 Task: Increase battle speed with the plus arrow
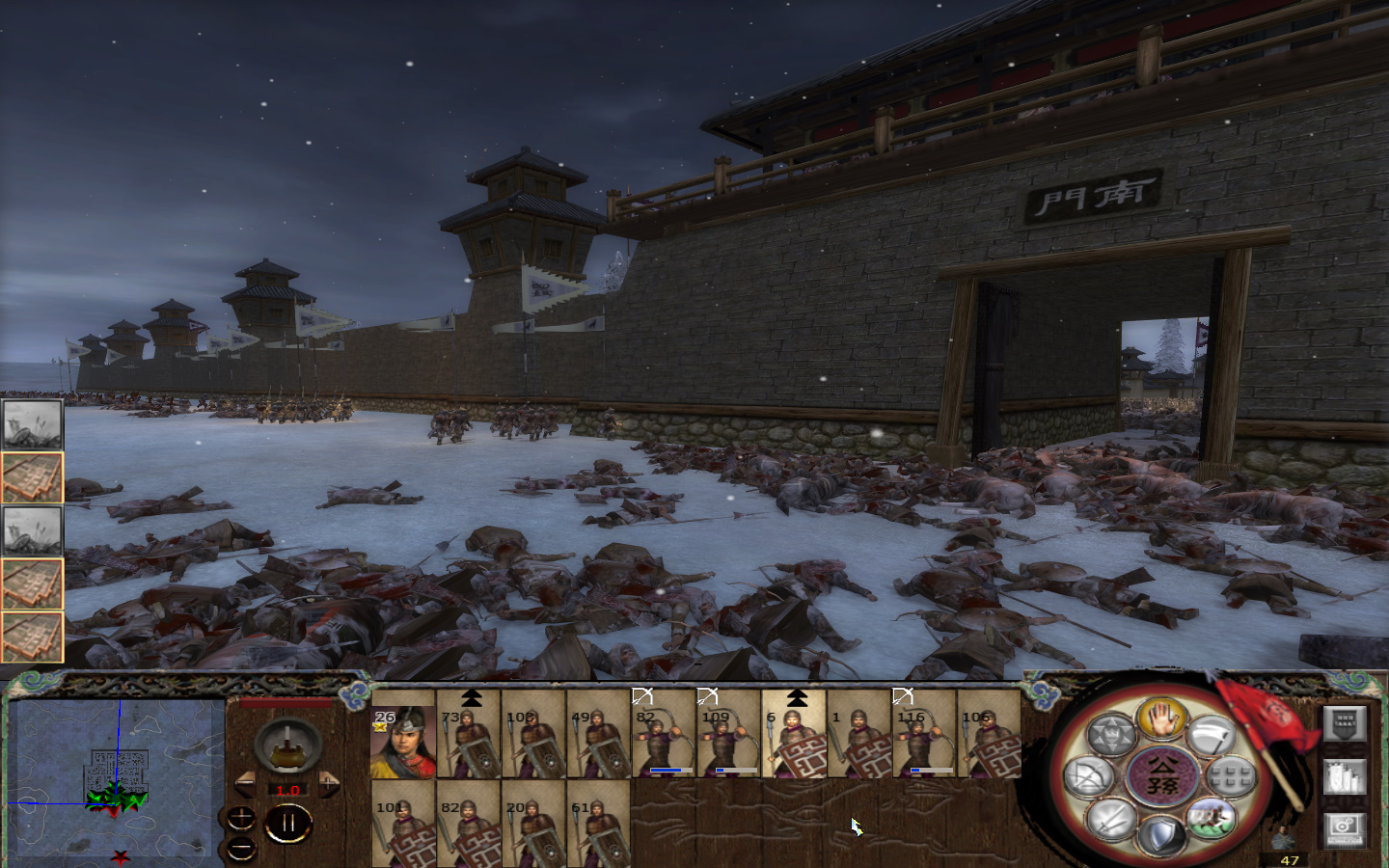click(328, 784)
